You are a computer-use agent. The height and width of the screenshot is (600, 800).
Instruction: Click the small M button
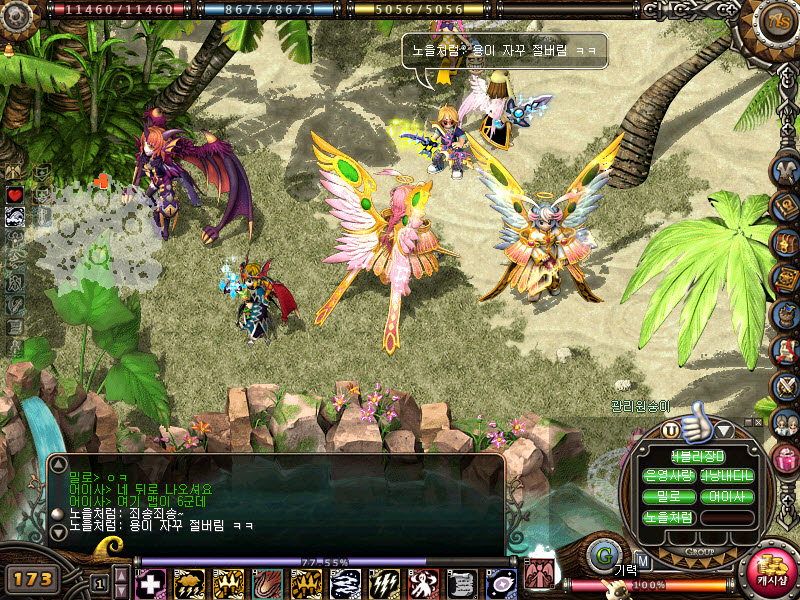(643, 560)
